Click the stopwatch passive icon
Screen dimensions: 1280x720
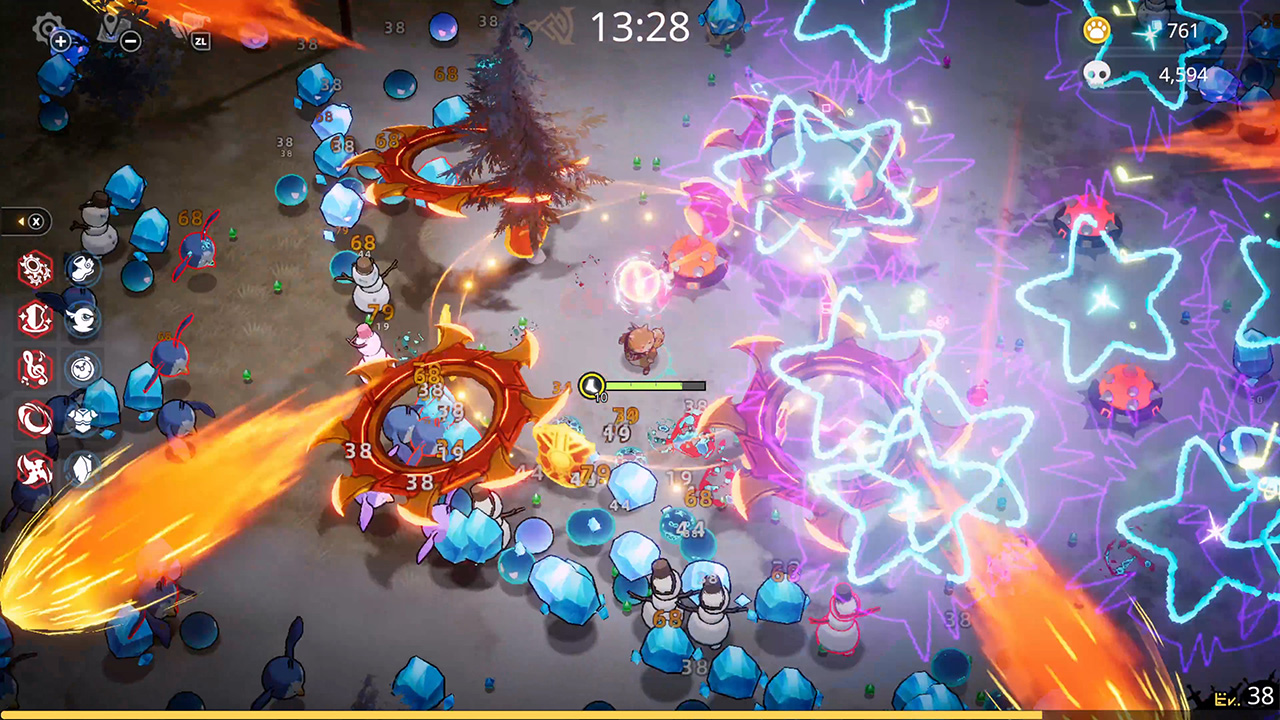80,367
